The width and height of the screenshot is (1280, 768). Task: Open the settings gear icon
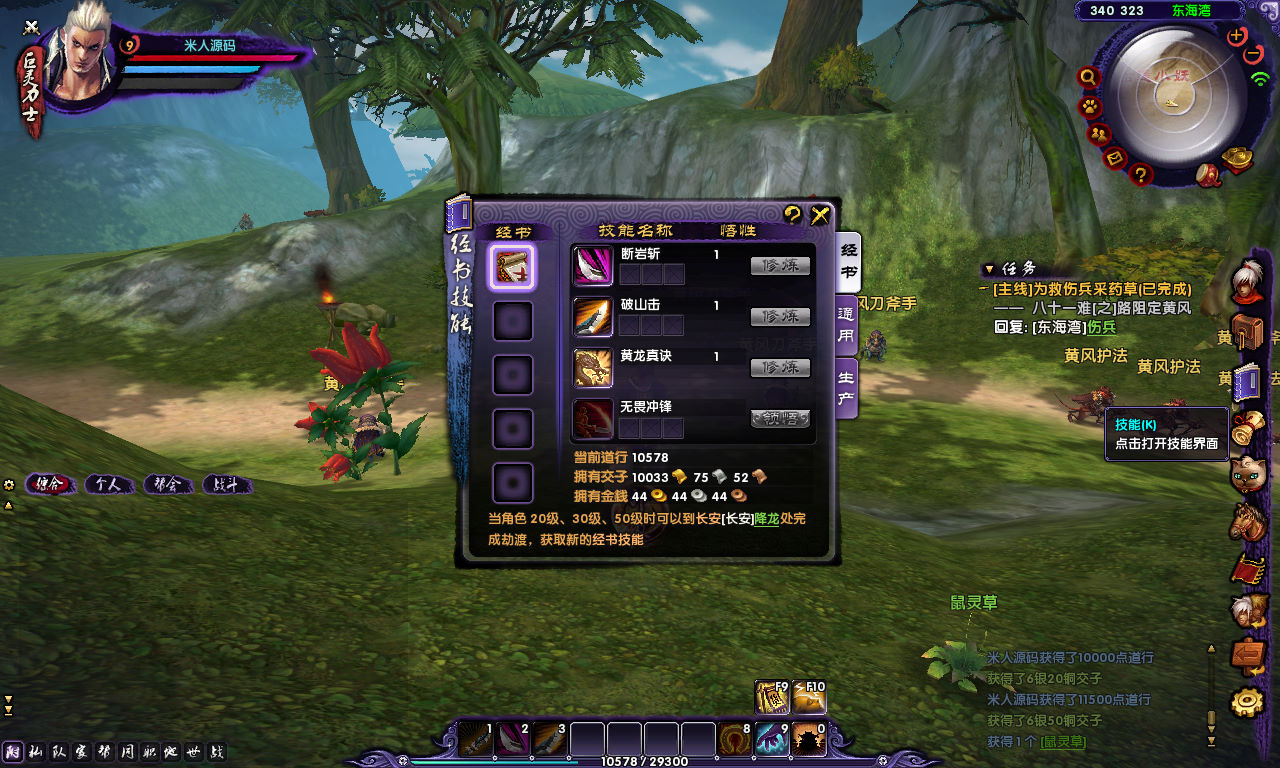pos(1247,702)
